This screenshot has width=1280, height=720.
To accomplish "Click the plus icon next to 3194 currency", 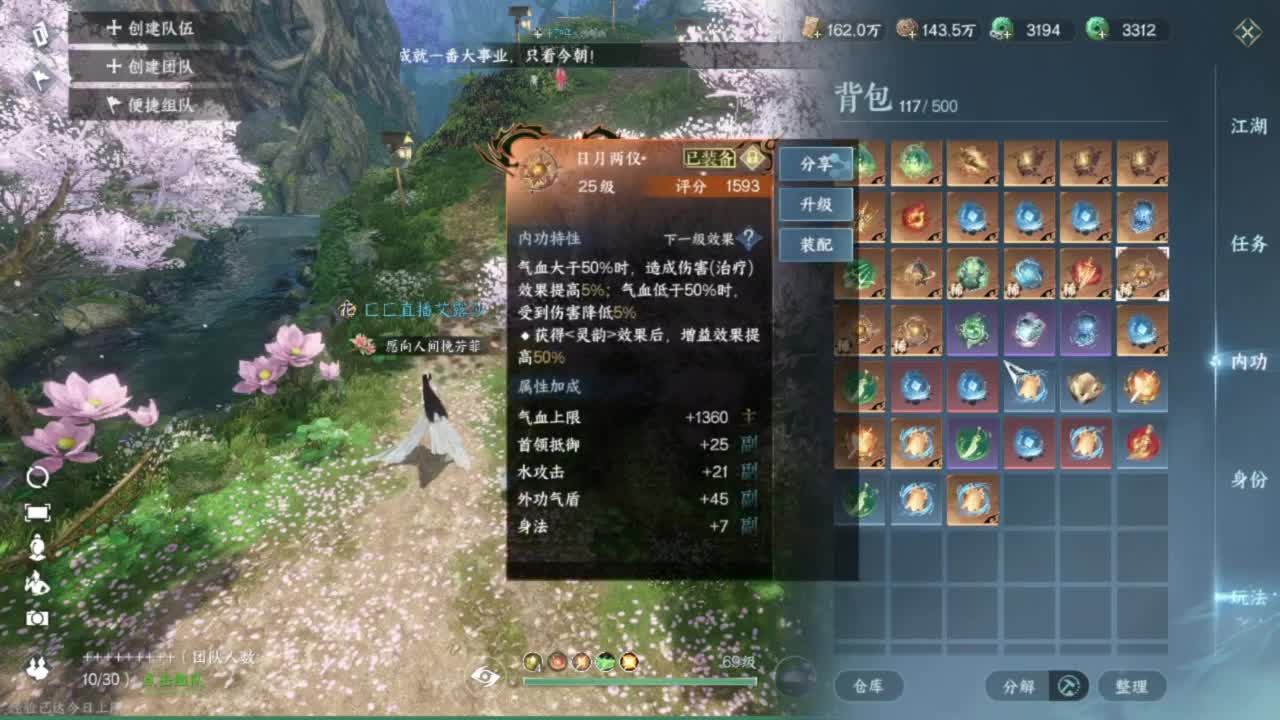I will click(1007, 33).
